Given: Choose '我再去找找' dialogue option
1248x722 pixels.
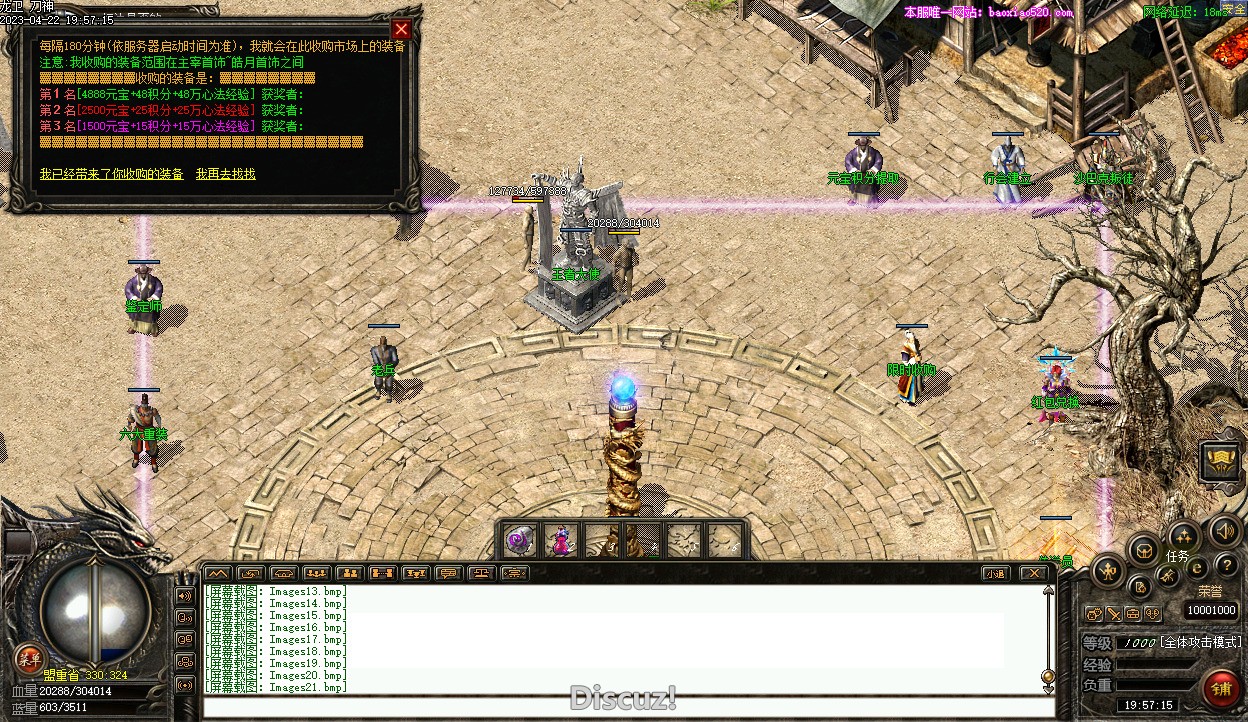Looking at the screenshot, I should [225, 174].
